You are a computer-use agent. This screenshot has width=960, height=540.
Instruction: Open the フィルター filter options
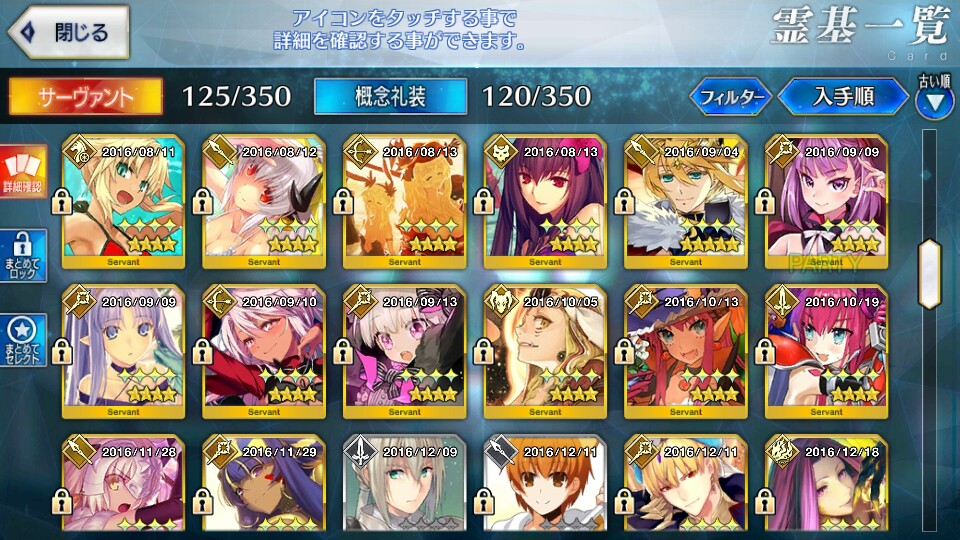(x=731, y=97)
